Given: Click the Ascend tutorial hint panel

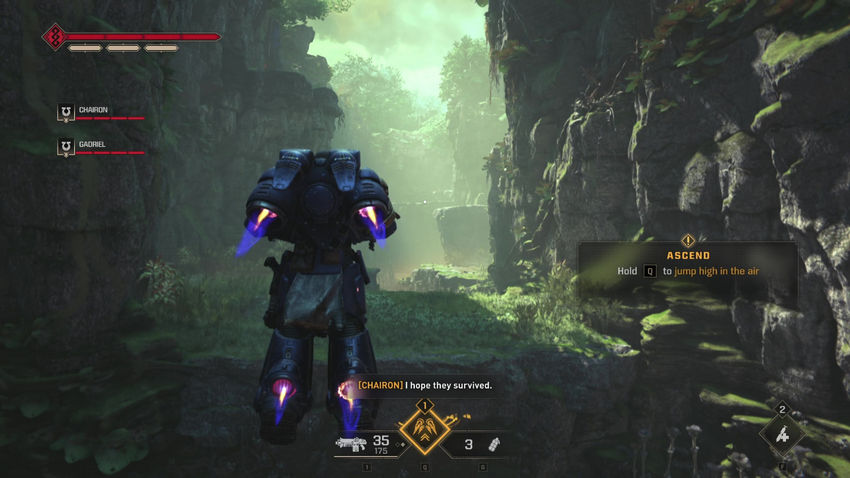Looking at the screenshot, I should click(x=687, y=264).
